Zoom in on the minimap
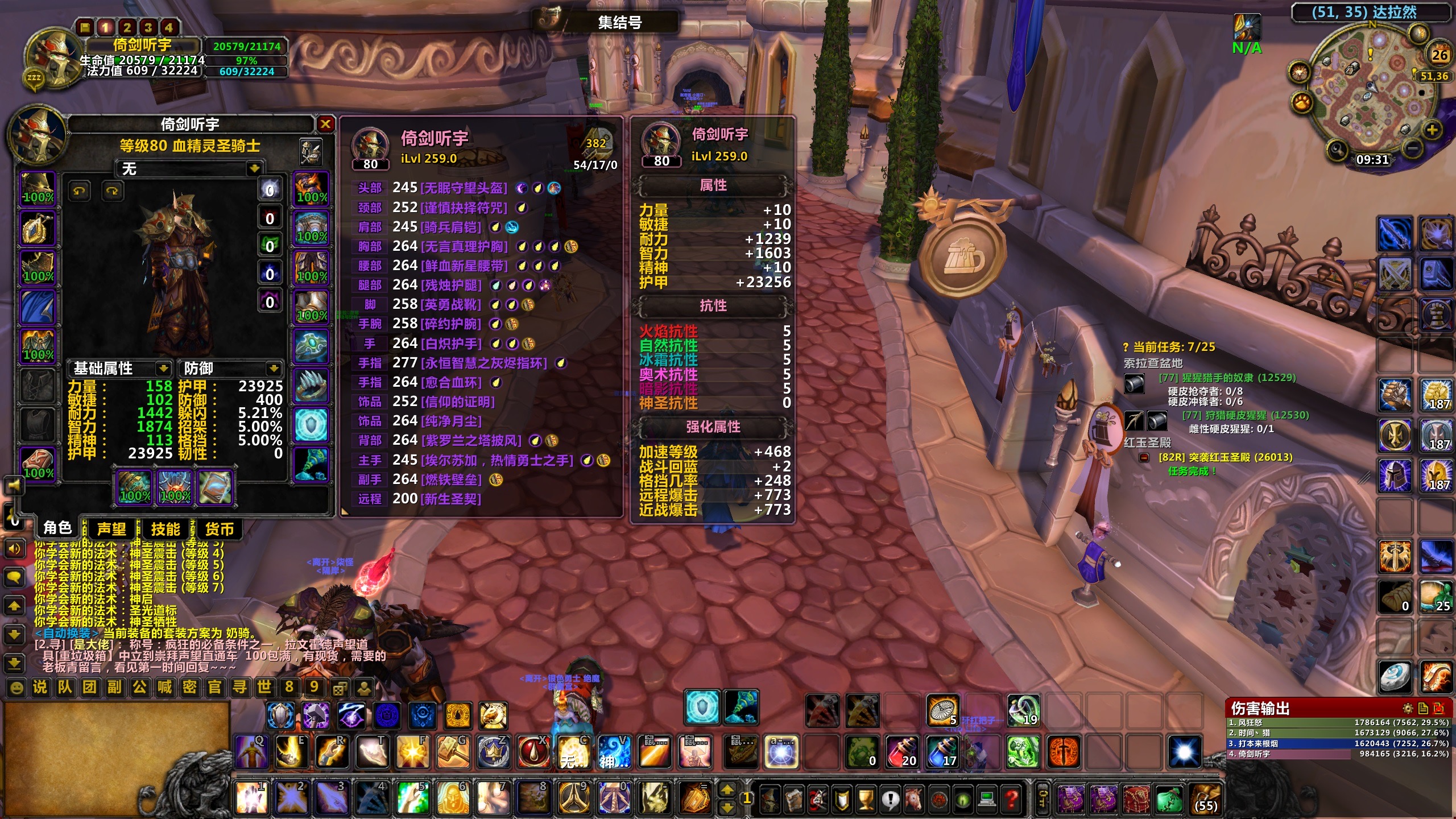This screenshot has height=819, width=1456. 1432,130
